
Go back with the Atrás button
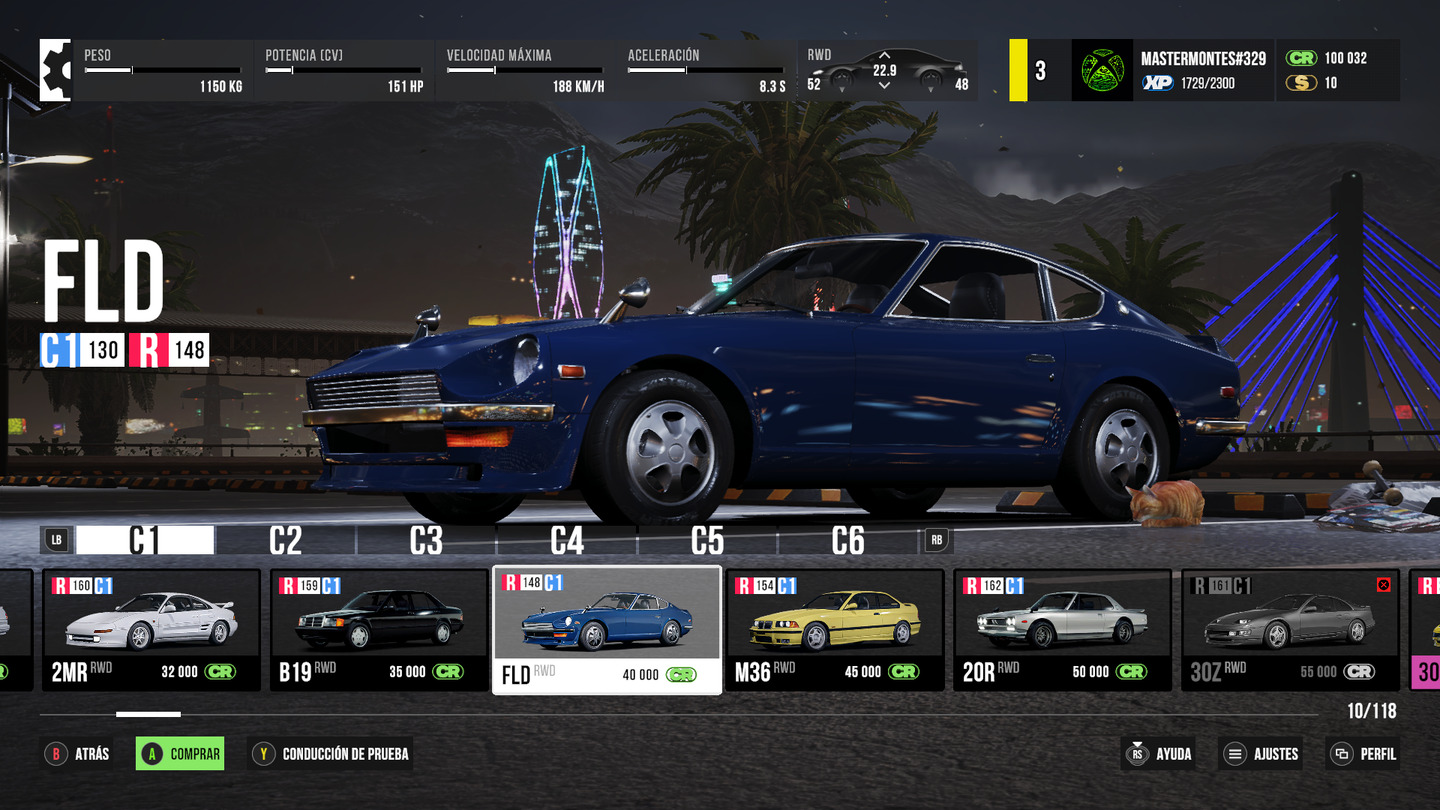(x=78, y=754)
